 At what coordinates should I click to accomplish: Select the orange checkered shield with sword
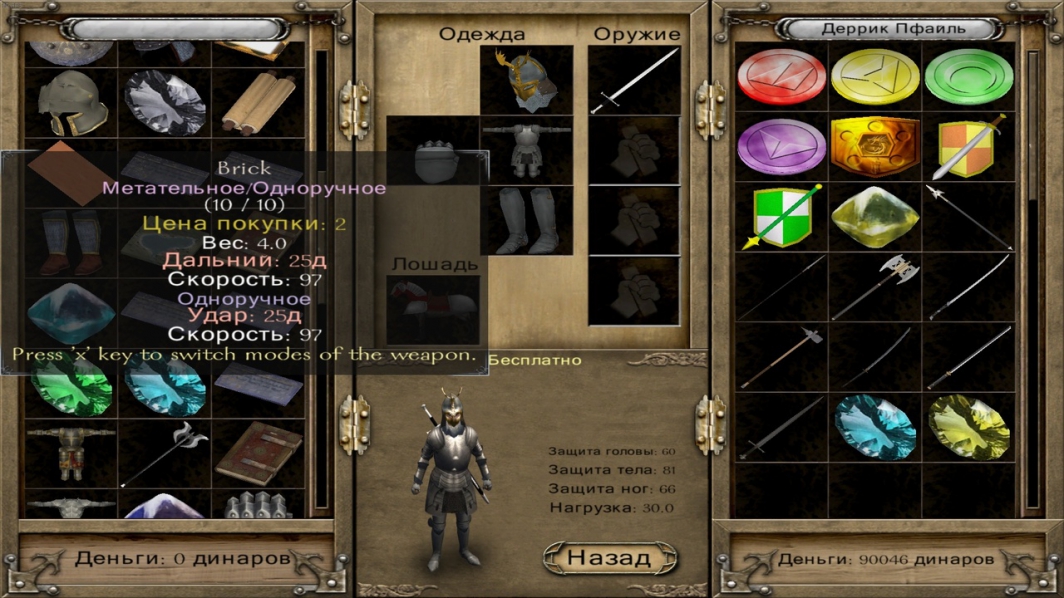(968, 147)
